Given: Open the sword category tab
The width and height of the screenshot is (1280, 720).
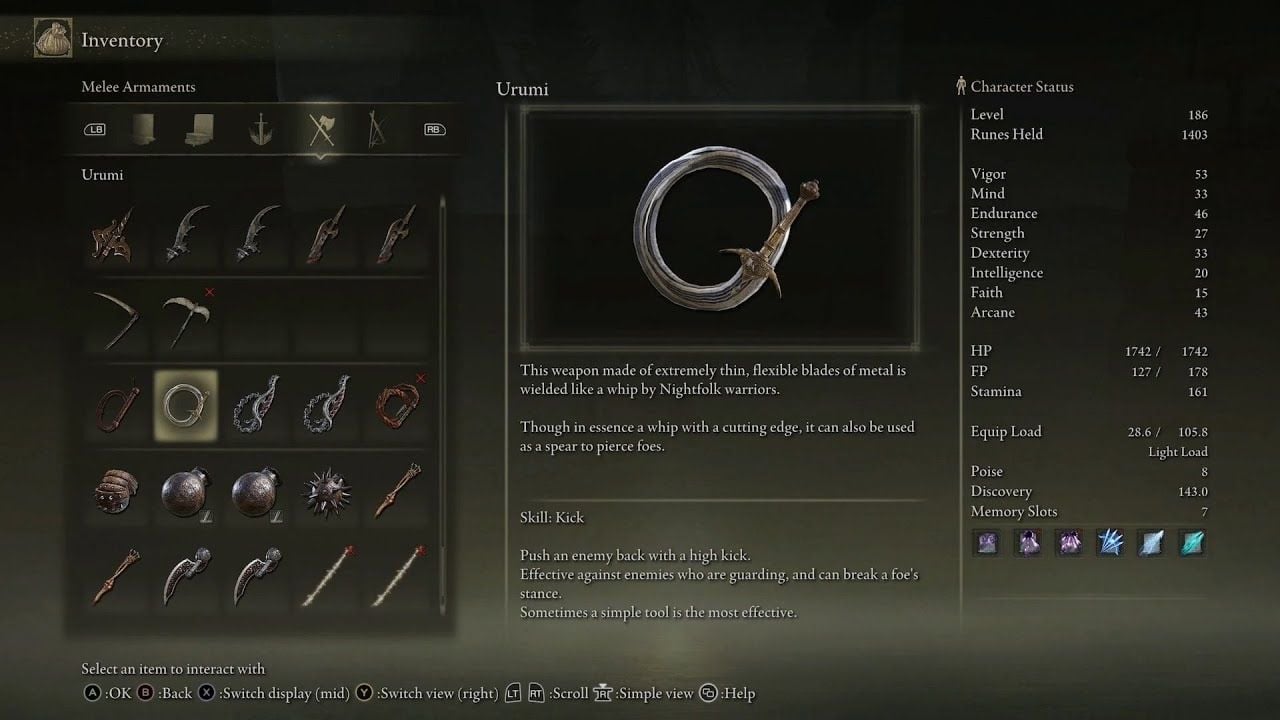Looking at the screenshot, I should click(x=262, y=129).
